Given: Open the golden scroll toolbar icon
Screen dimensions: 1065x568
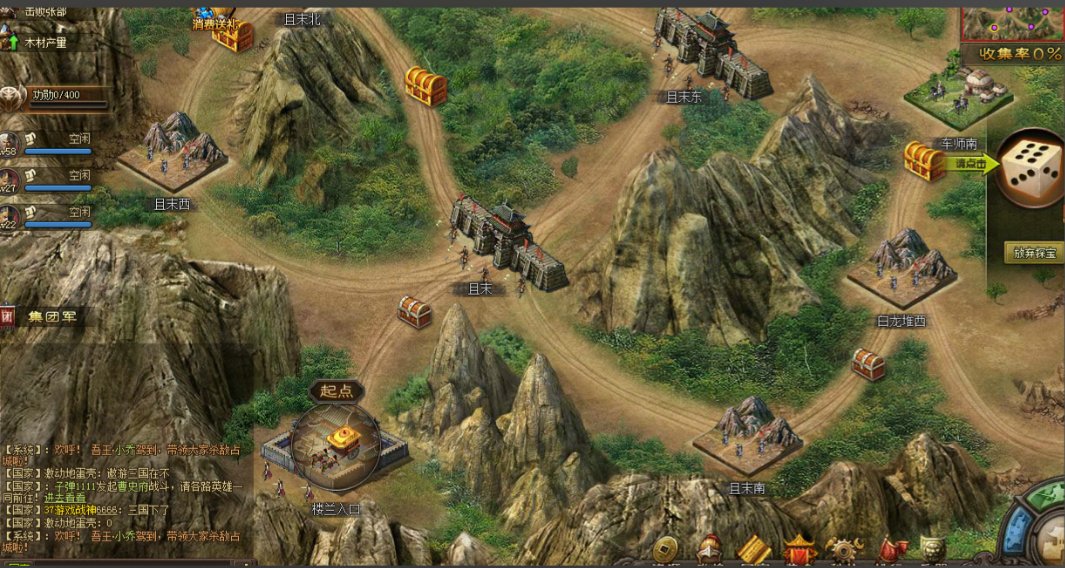Looking at the screenshot, I should pos(755,551).
